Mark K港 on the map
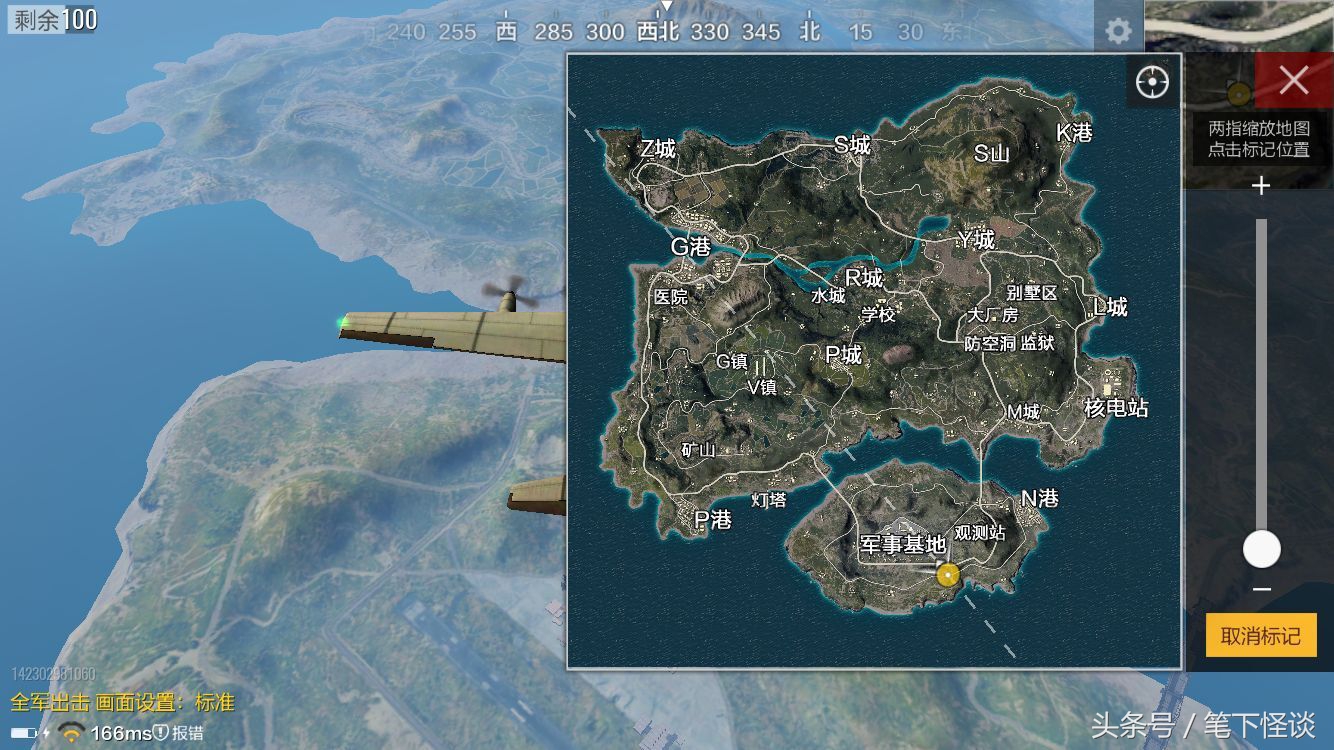The height and width of the screenshot is (750, 1334). pyautogui.click(x=1074, y=132)
